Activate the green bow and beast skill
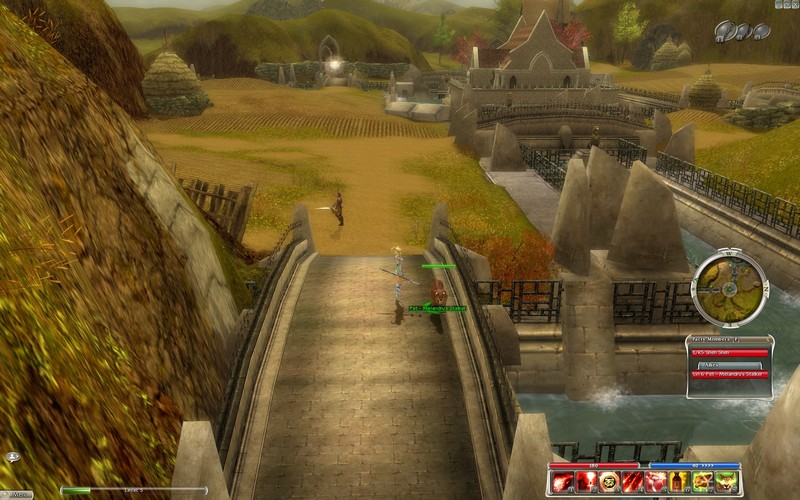The image size is (800, 500). [703, 482]
